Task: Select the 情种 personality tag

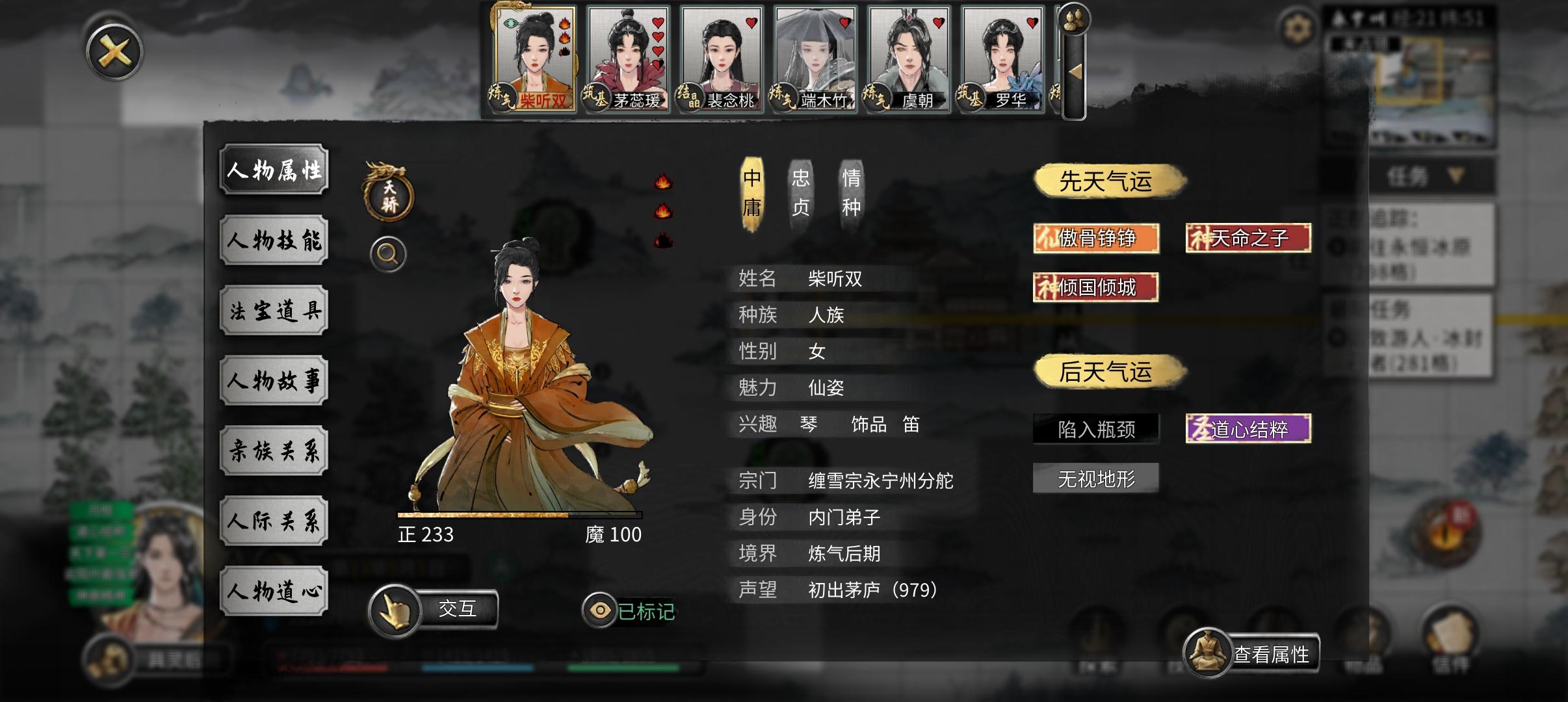Action: [850, 190]
